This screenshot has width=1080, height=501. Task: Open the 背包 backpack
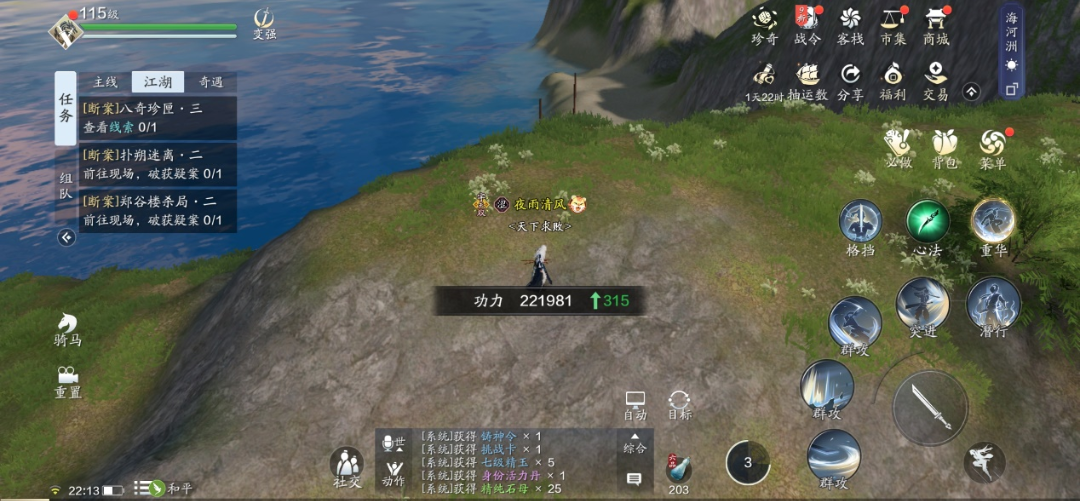946,148
